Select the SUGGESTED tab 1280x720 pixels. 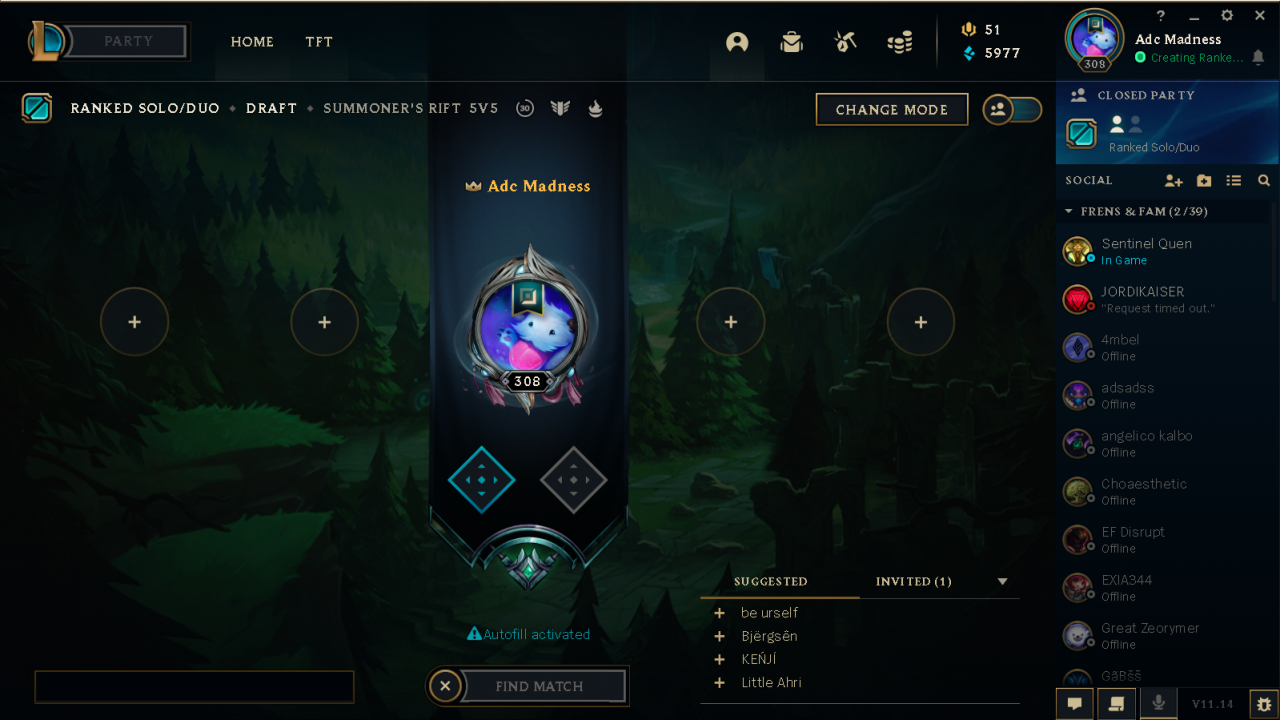pos(769,581)
